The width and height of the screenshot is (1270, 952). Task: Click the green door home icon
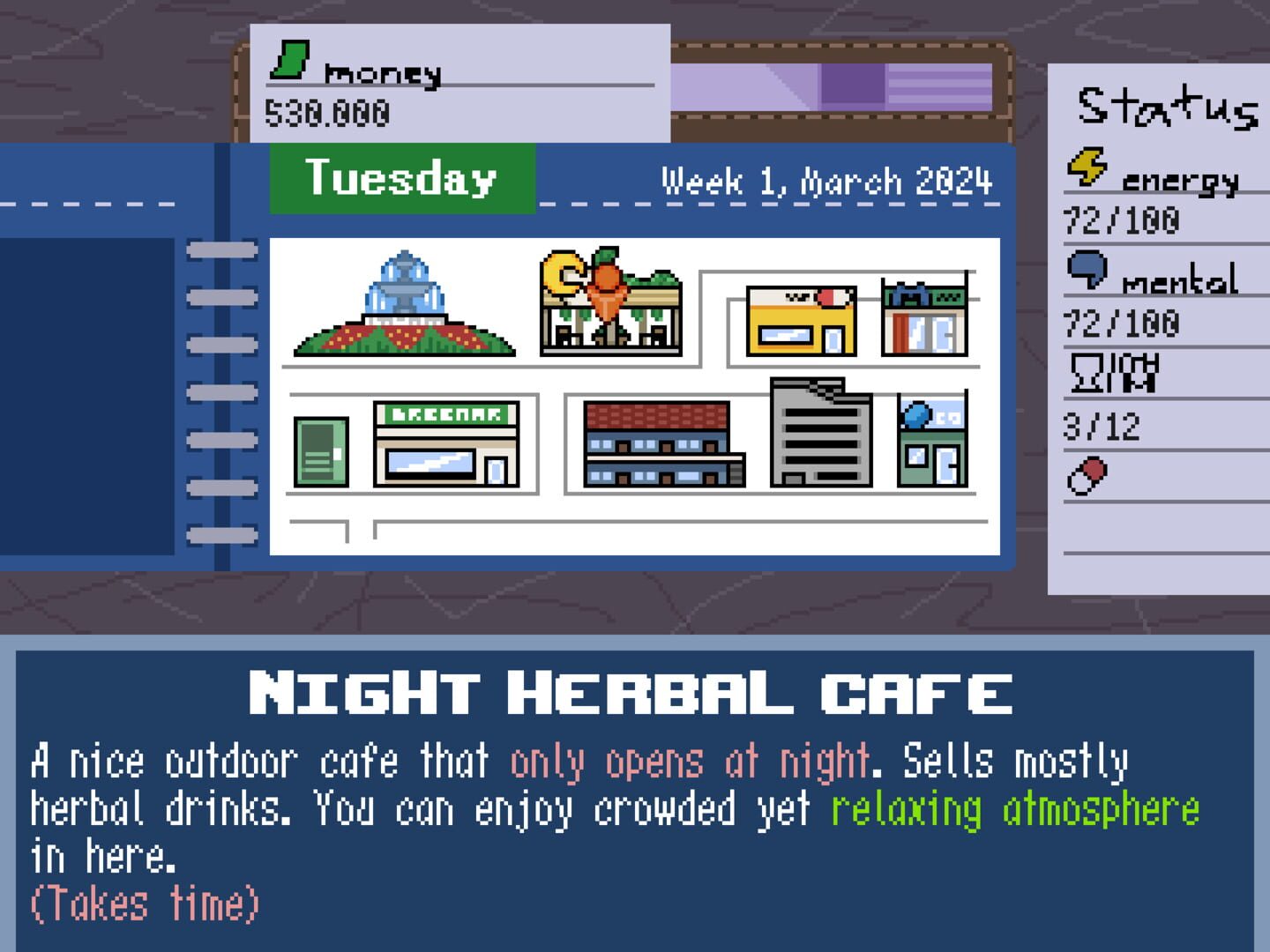point(320,450)
